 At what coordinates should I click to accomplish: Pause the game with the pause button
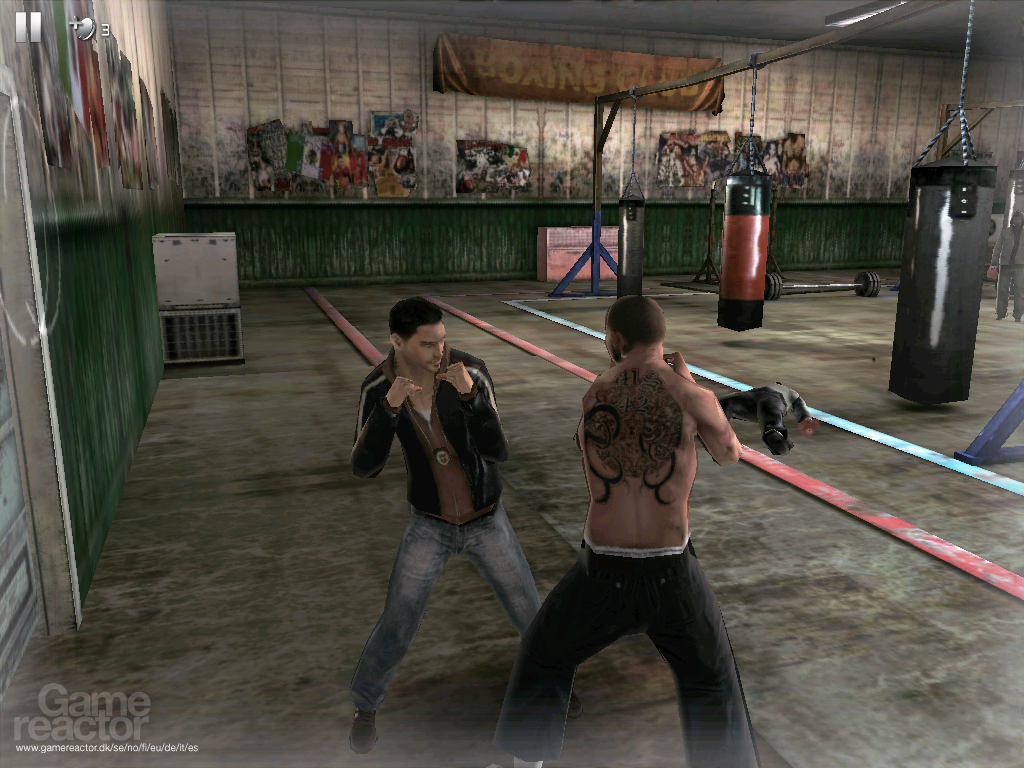click(28, 26)
